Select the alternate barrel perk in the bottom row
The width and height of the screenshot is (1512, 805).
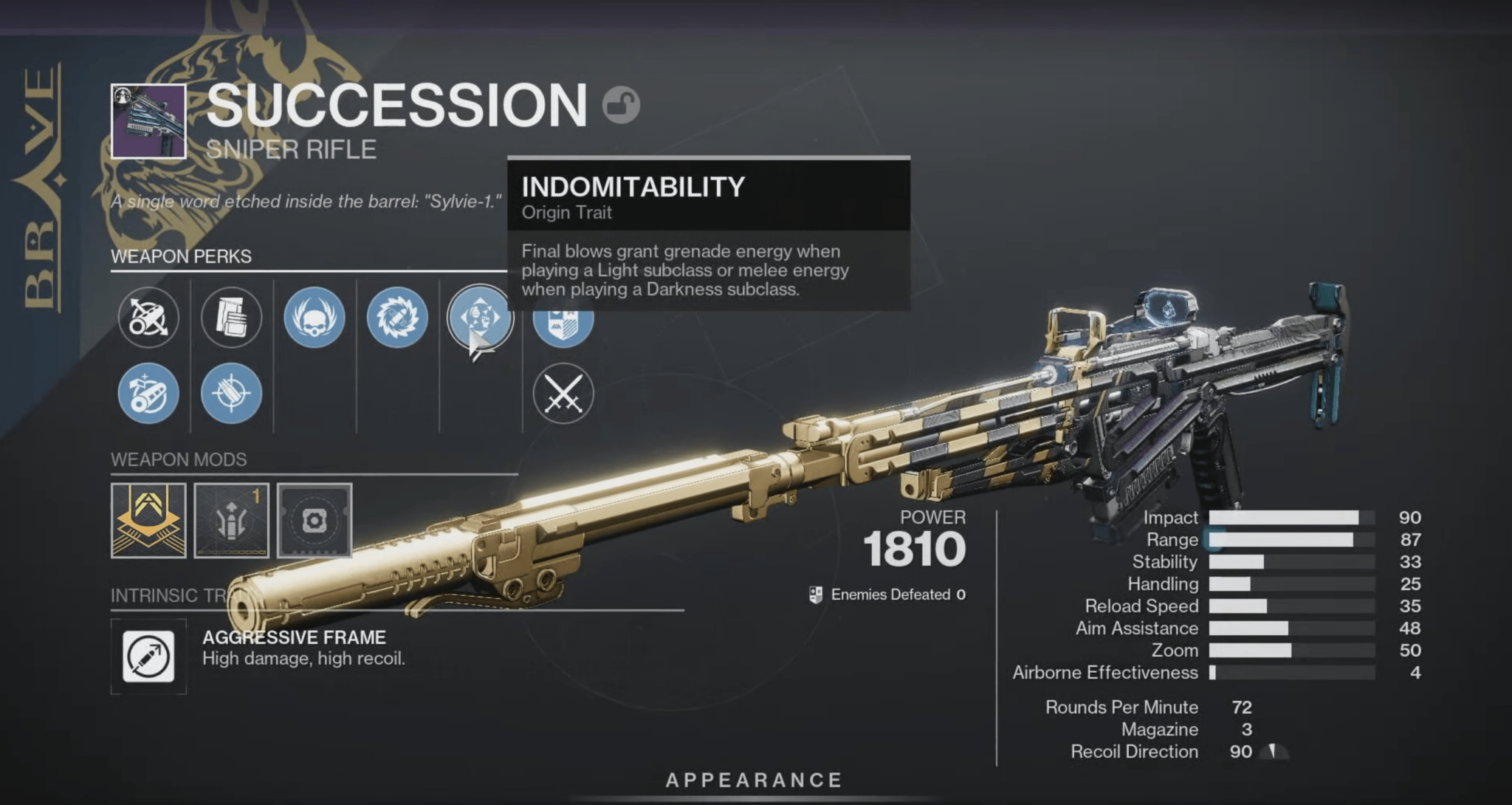tap(149, 394)
